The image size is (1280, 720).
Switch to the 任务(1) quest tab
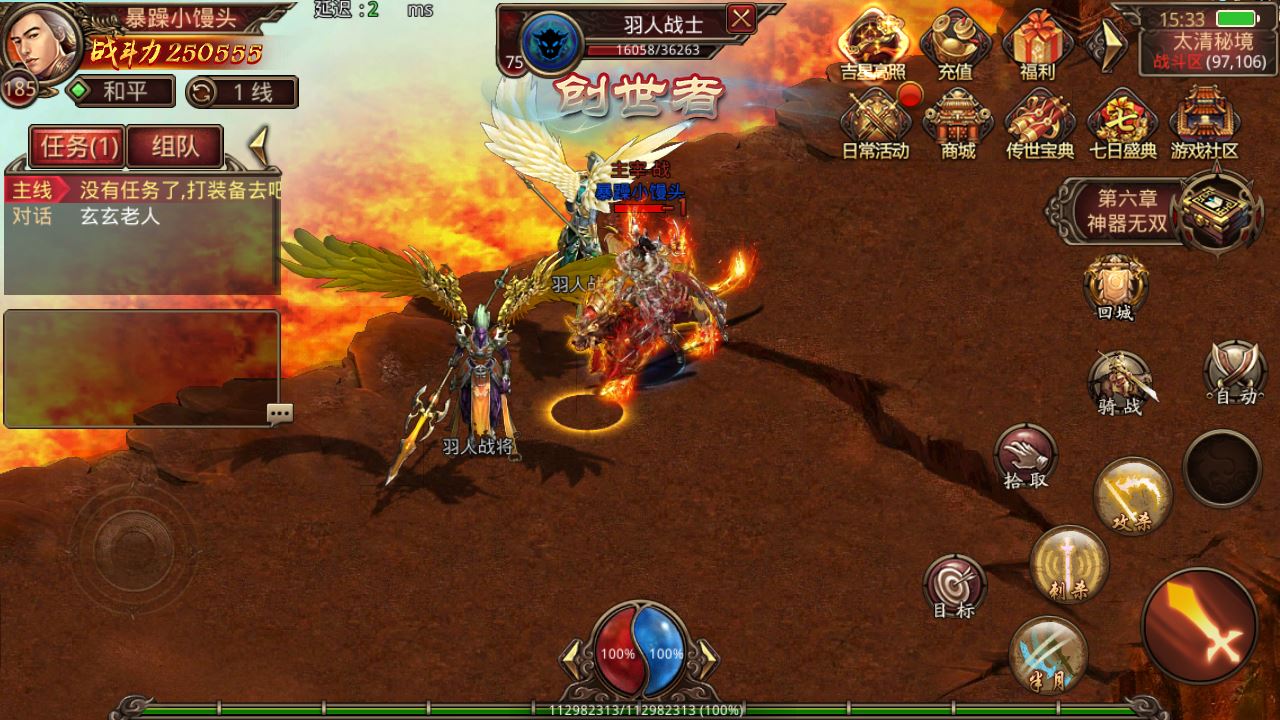[x=75, y=147]
